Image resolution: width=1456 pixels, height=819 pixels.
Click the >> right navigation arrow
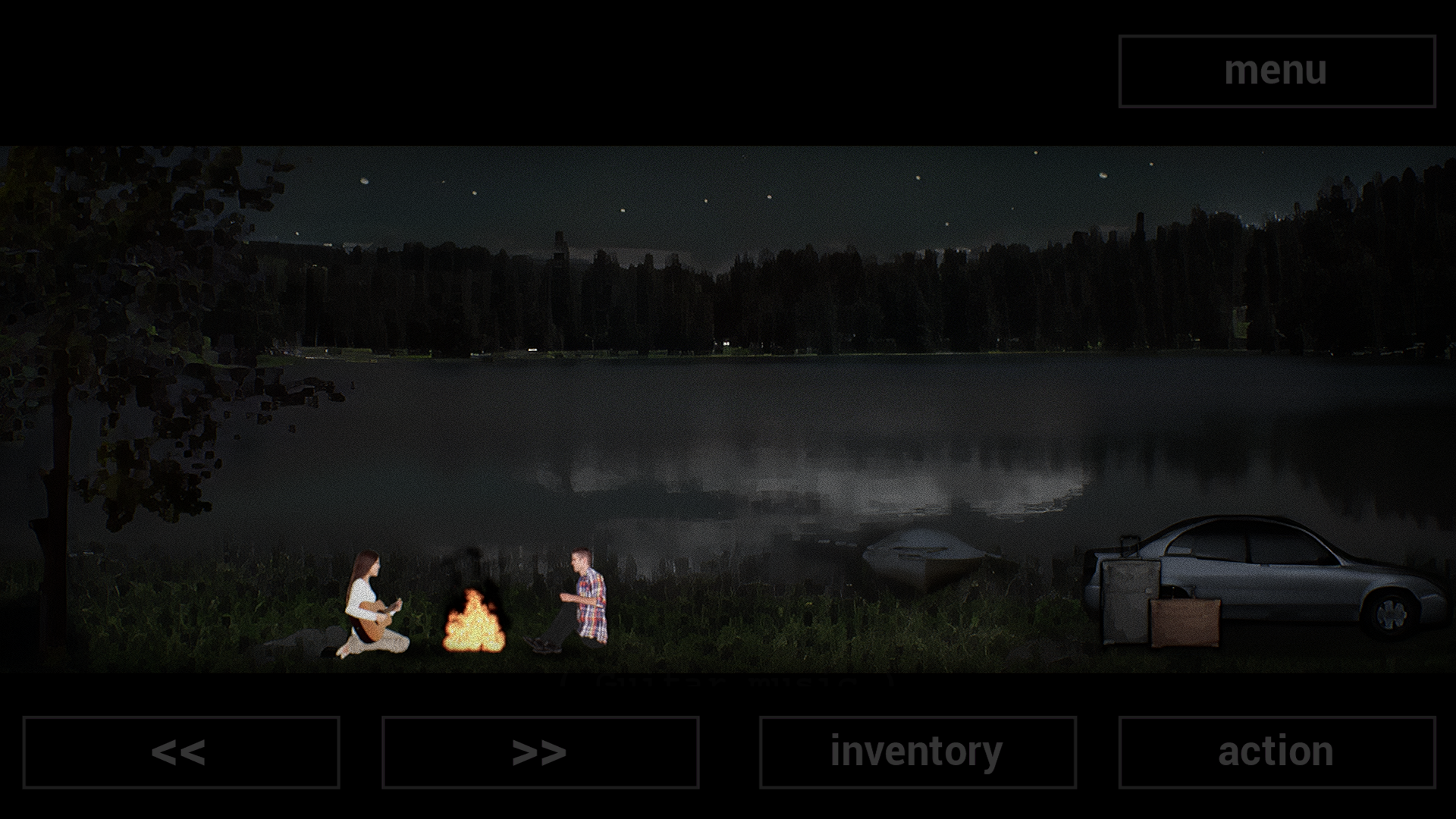pos(542,752)
